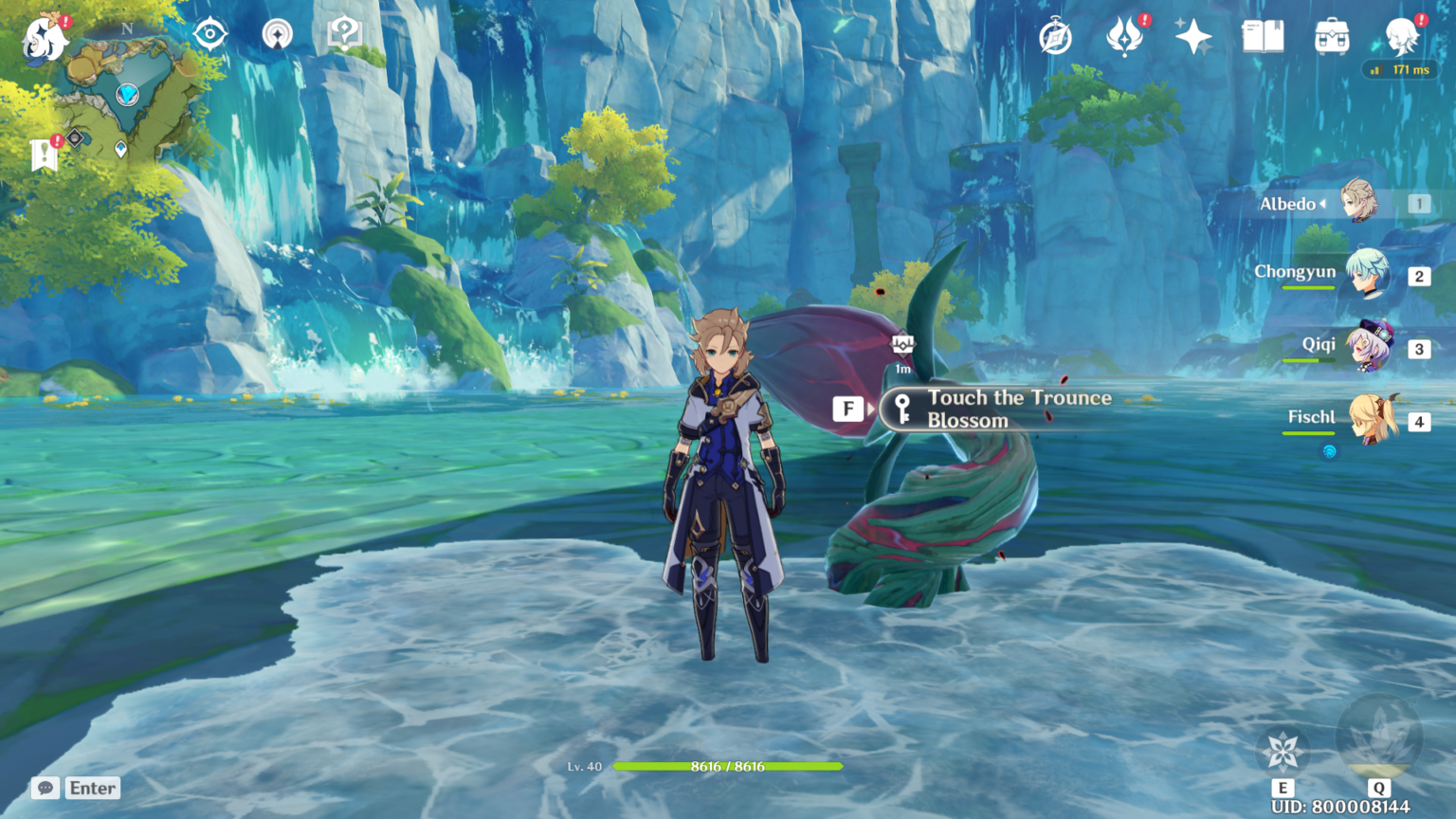This screenshot has width=1456, height=819.
Task: Switch to Qiqi in the party
Action: (x=1367, y=347)
